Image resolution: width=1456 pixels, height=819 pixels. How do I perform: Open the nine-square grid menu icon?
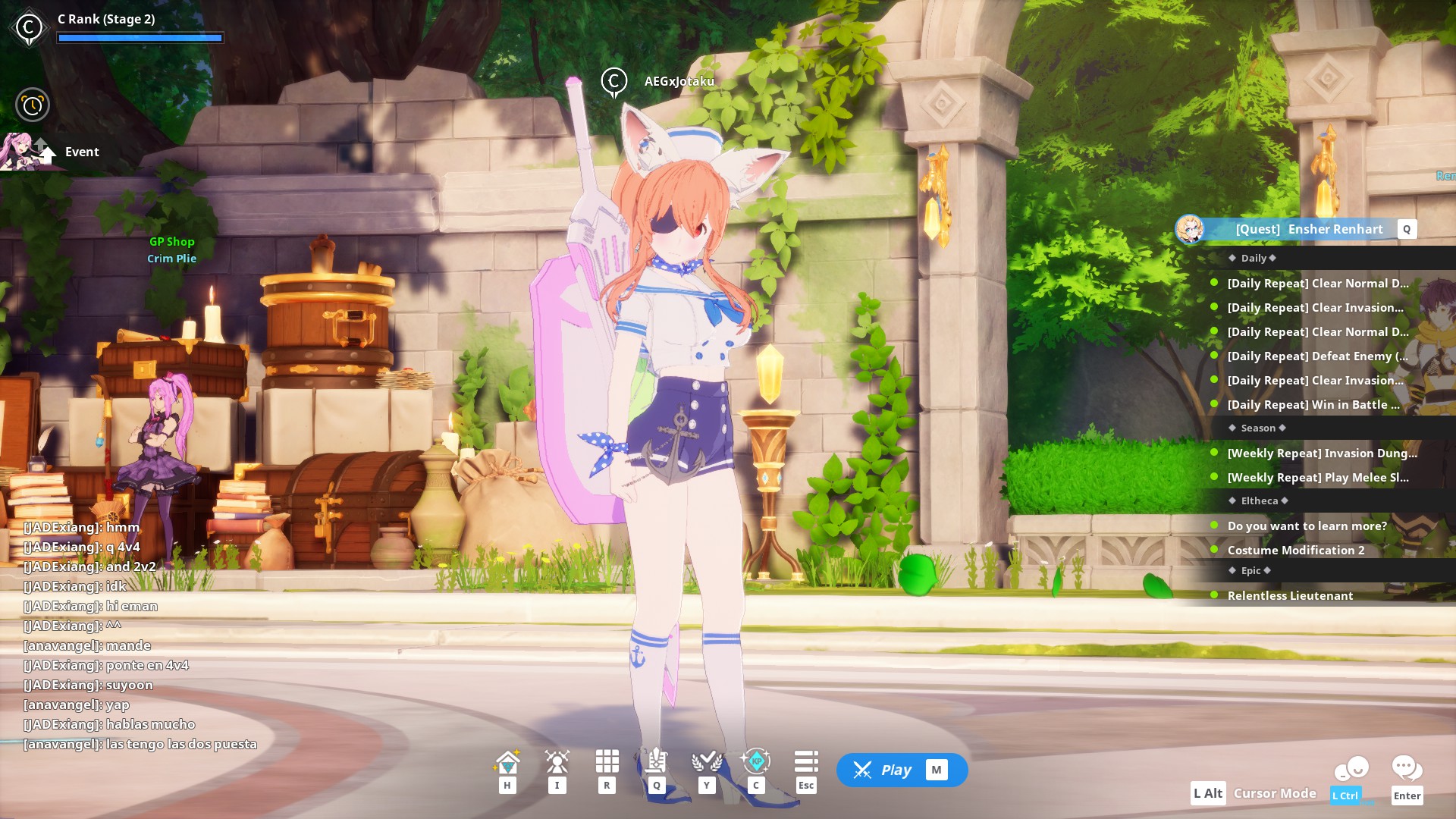[607, 761]
